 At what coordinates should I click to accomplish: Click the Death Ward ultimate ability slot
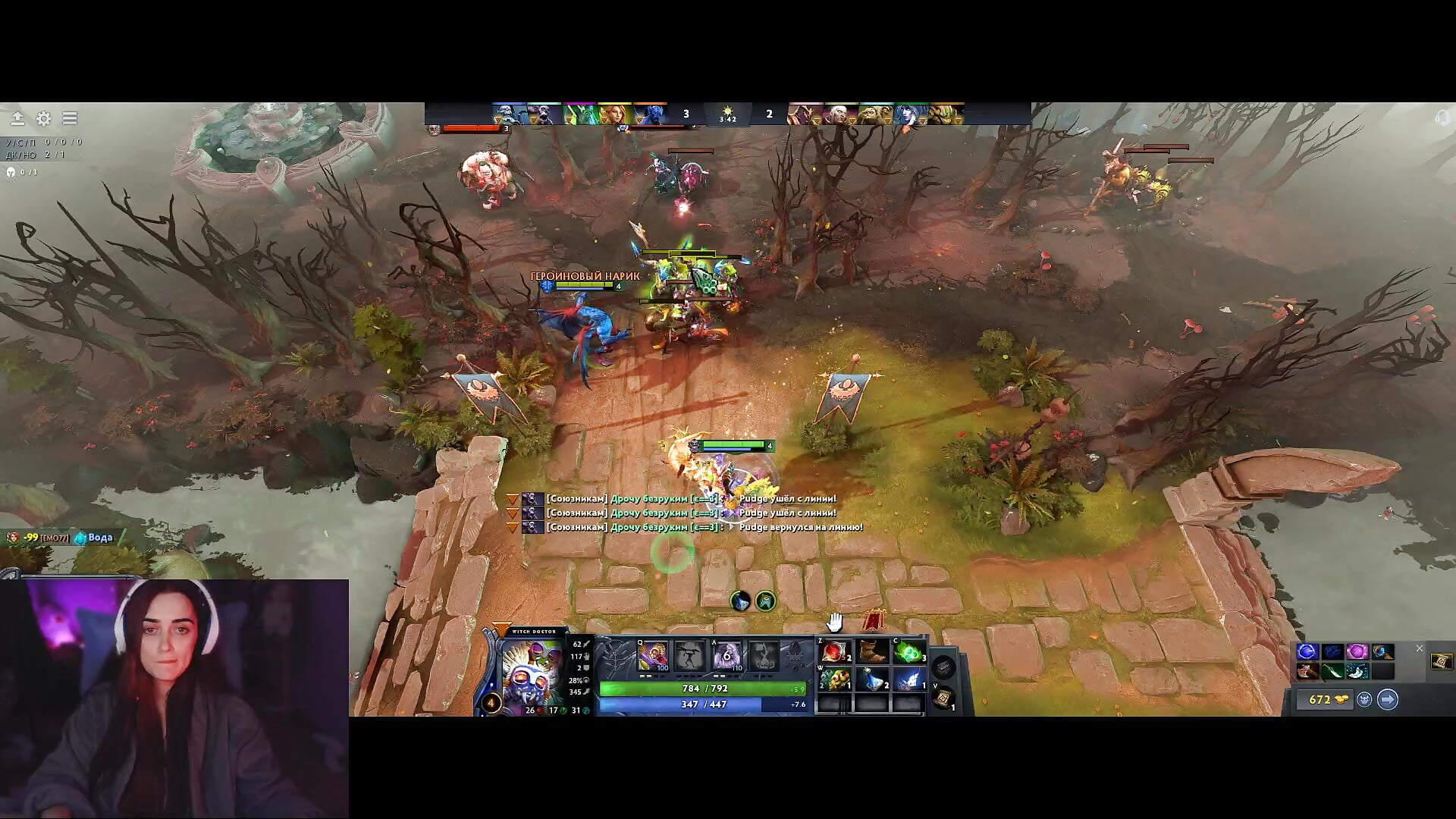(x=766, y=656)
